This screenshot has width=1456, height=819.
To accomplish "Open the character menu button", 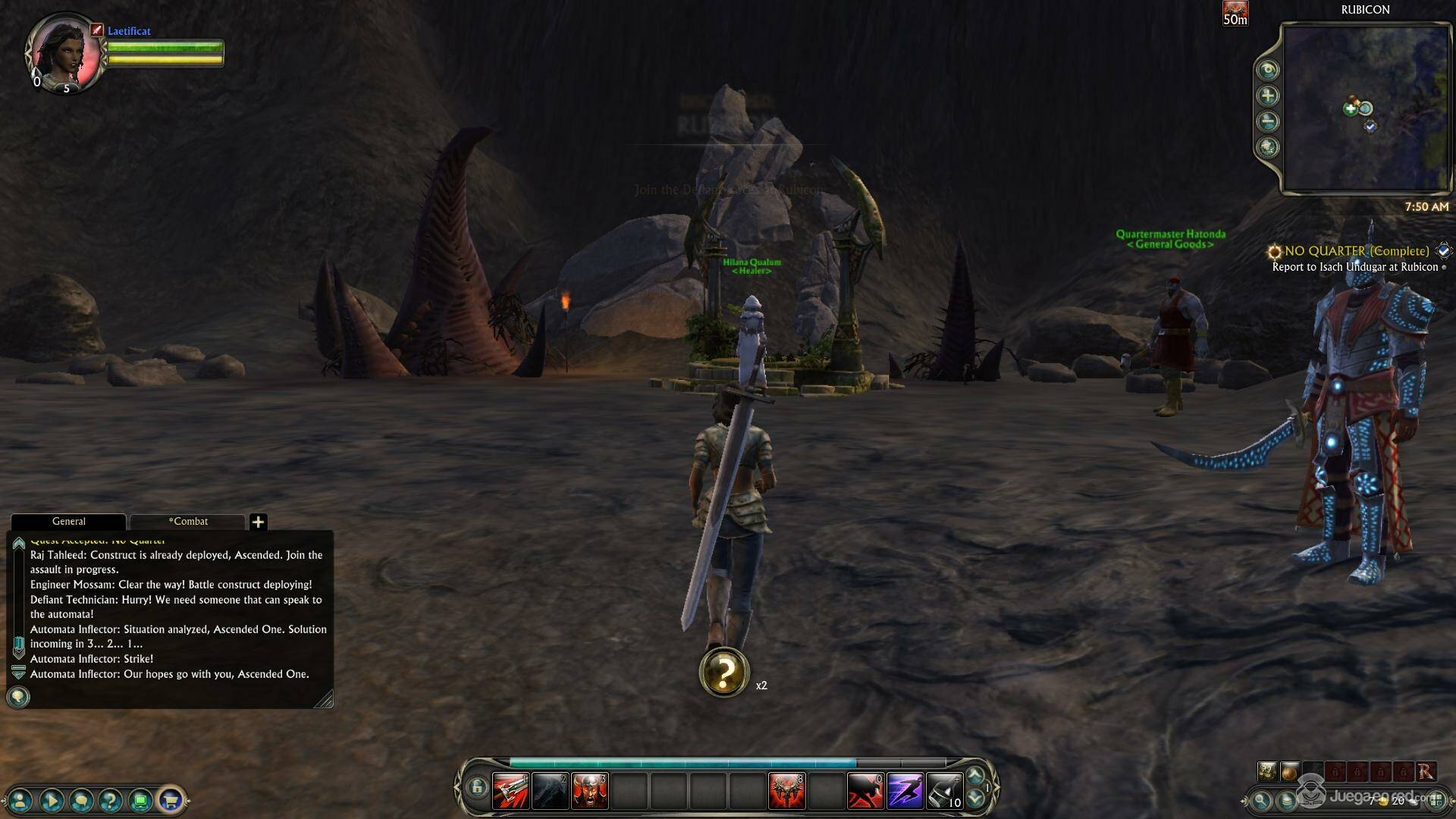I will click(20, 799).
